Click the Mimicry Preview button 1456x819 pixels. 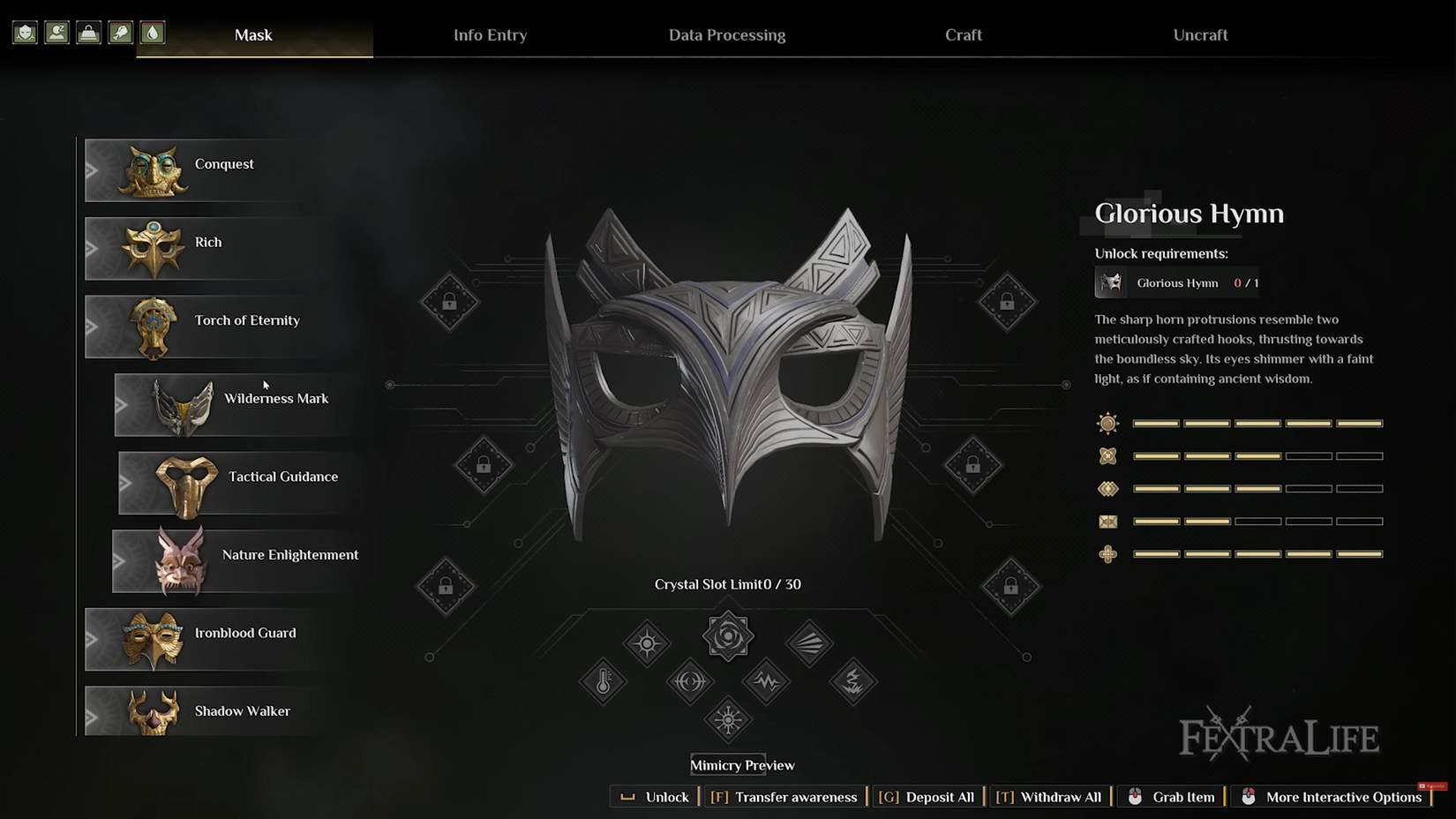click(x=742, y=764)
